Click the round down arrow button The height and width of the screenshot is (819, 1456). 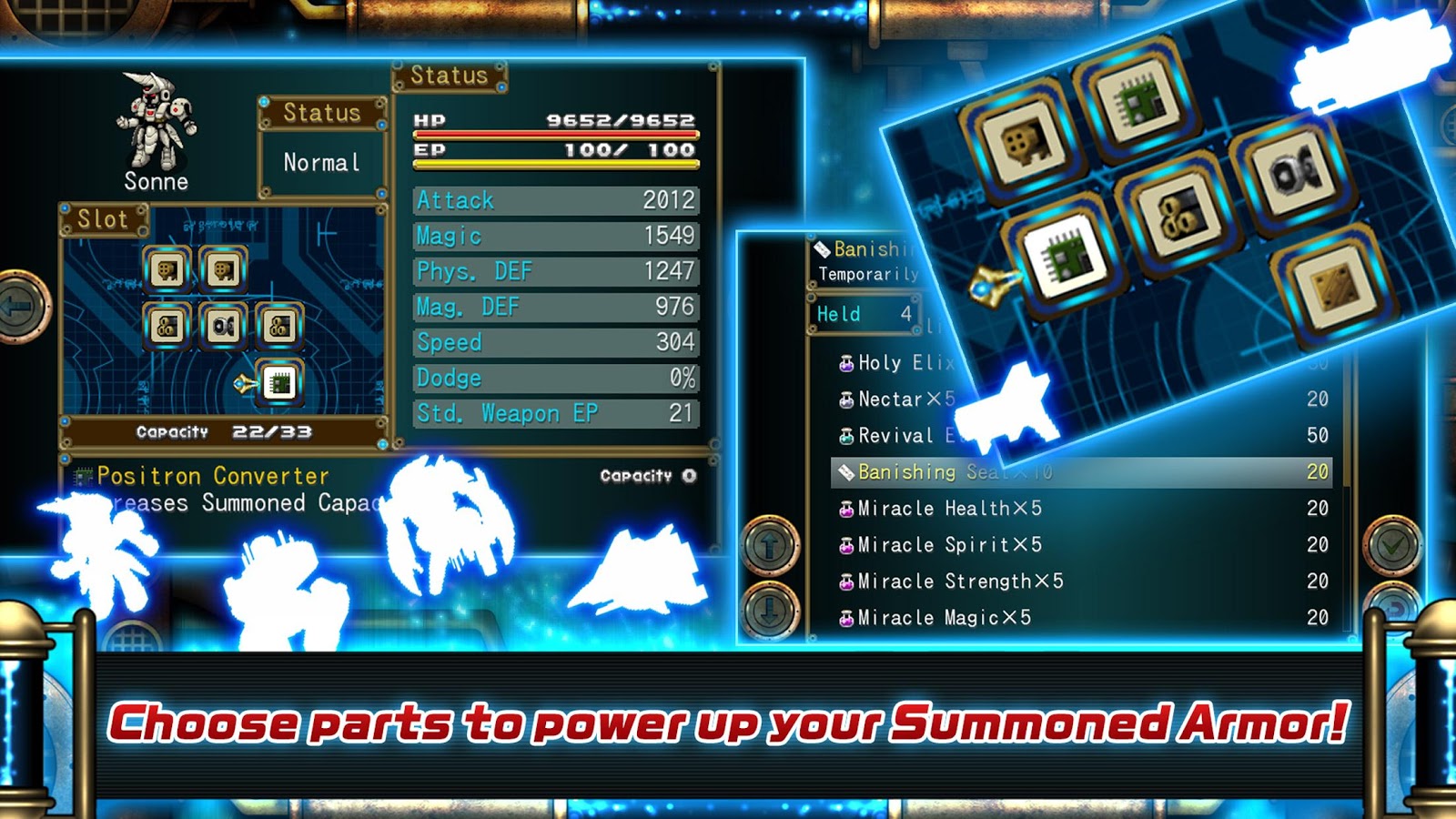click(x=771, y=610)
